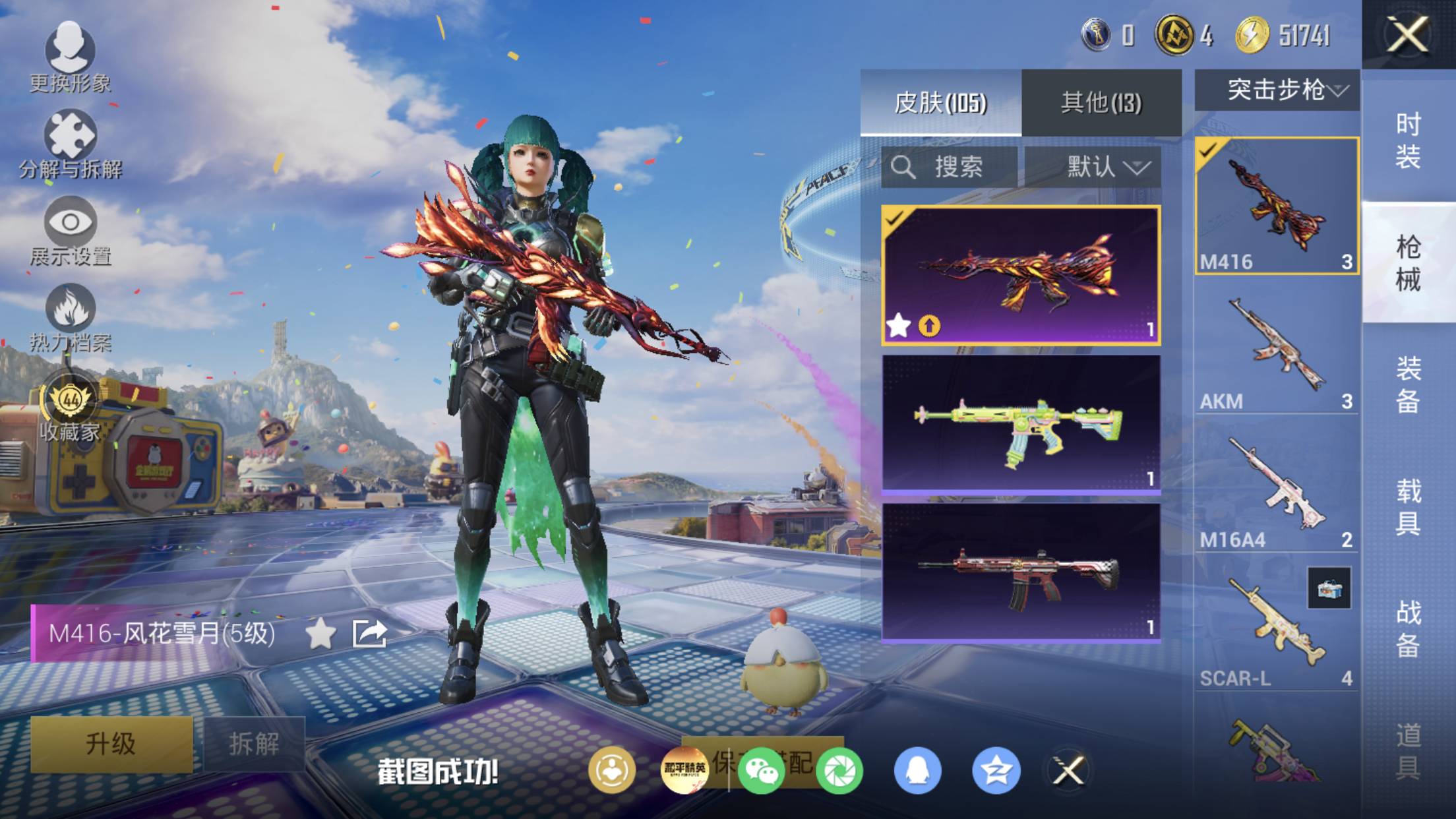The height and width of the screenshot is (819, 1456).
Task: Select the AKM weapon entry
Action: 1277,353
